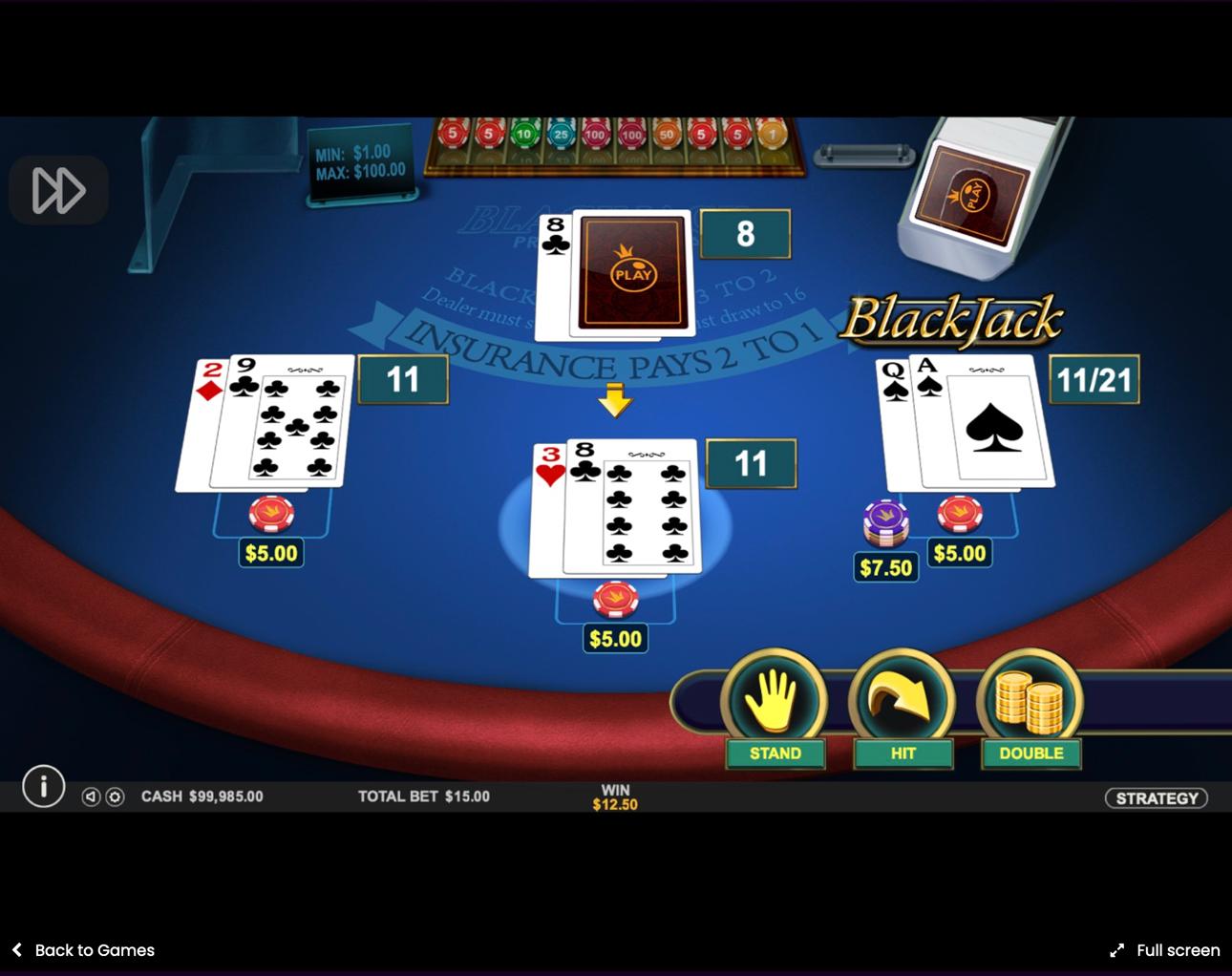This screenshot has width=1232, height=976.
Task: Toggle the sound speaker icon
Action: 91,796
